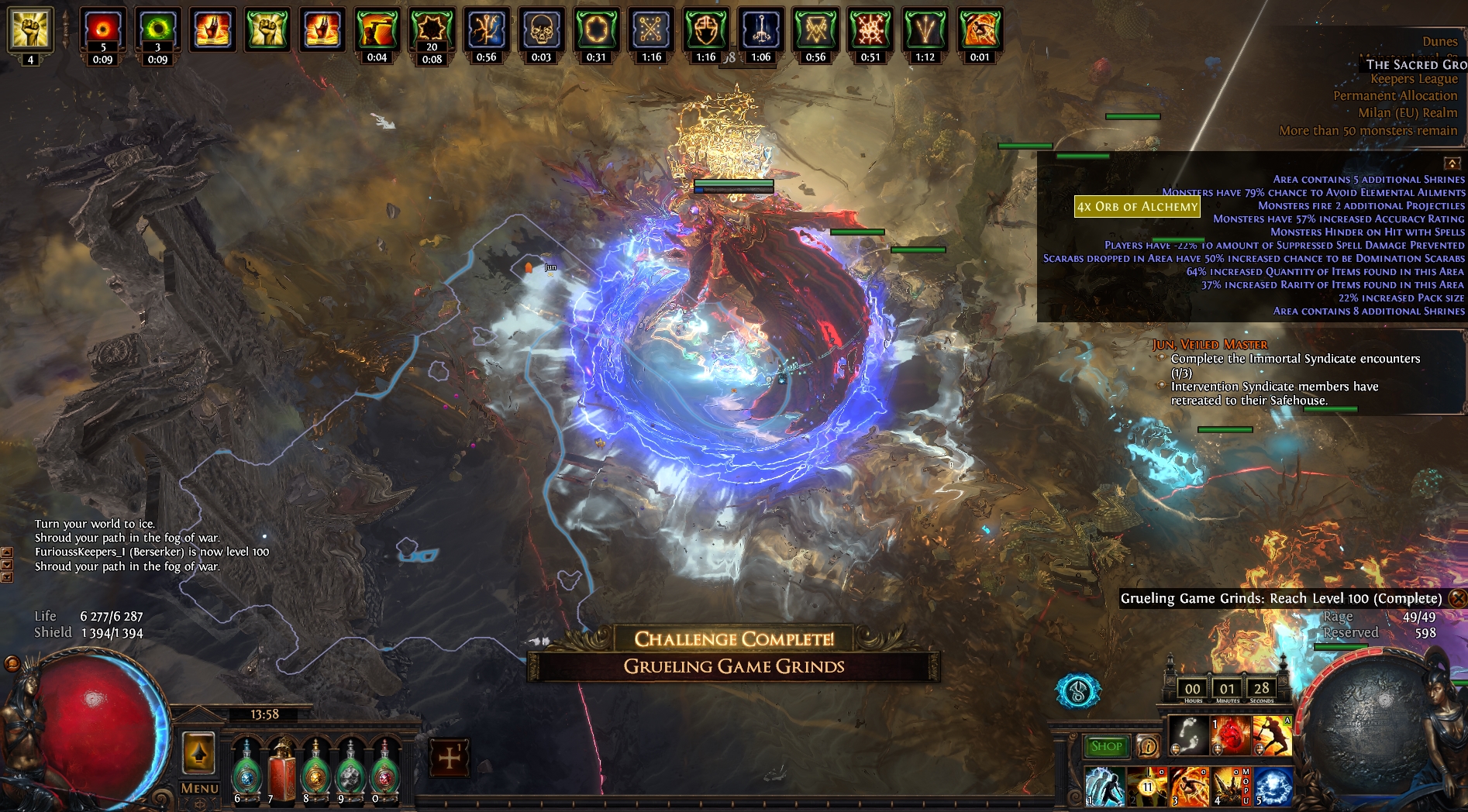This screenshot has width=1468, height=812.
Task: Activate the blue running-figures skill in slot 1
Action: 1104,786
